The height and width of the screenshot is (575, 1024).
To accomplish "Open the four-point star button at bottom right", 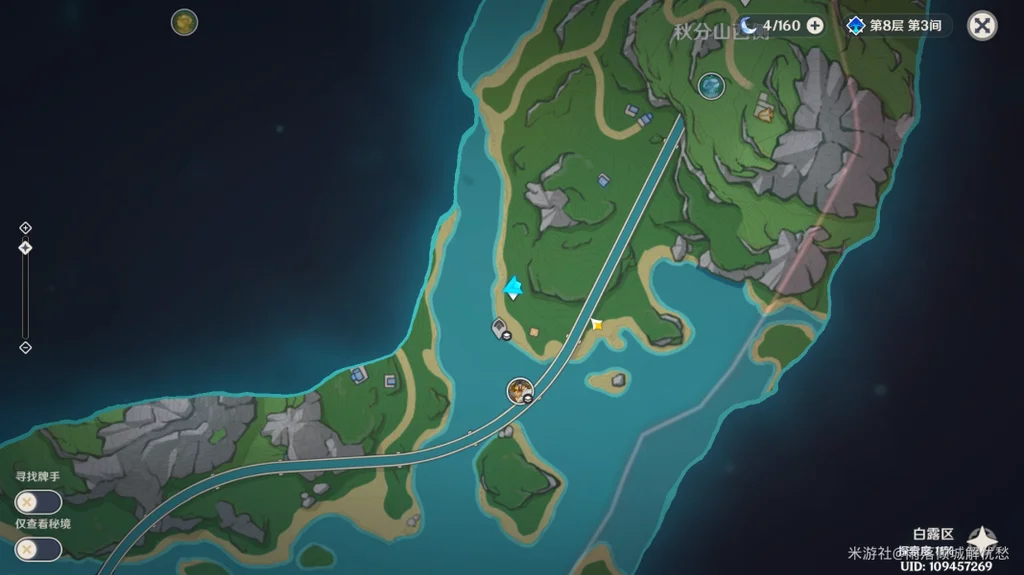I will coord(981,541).
